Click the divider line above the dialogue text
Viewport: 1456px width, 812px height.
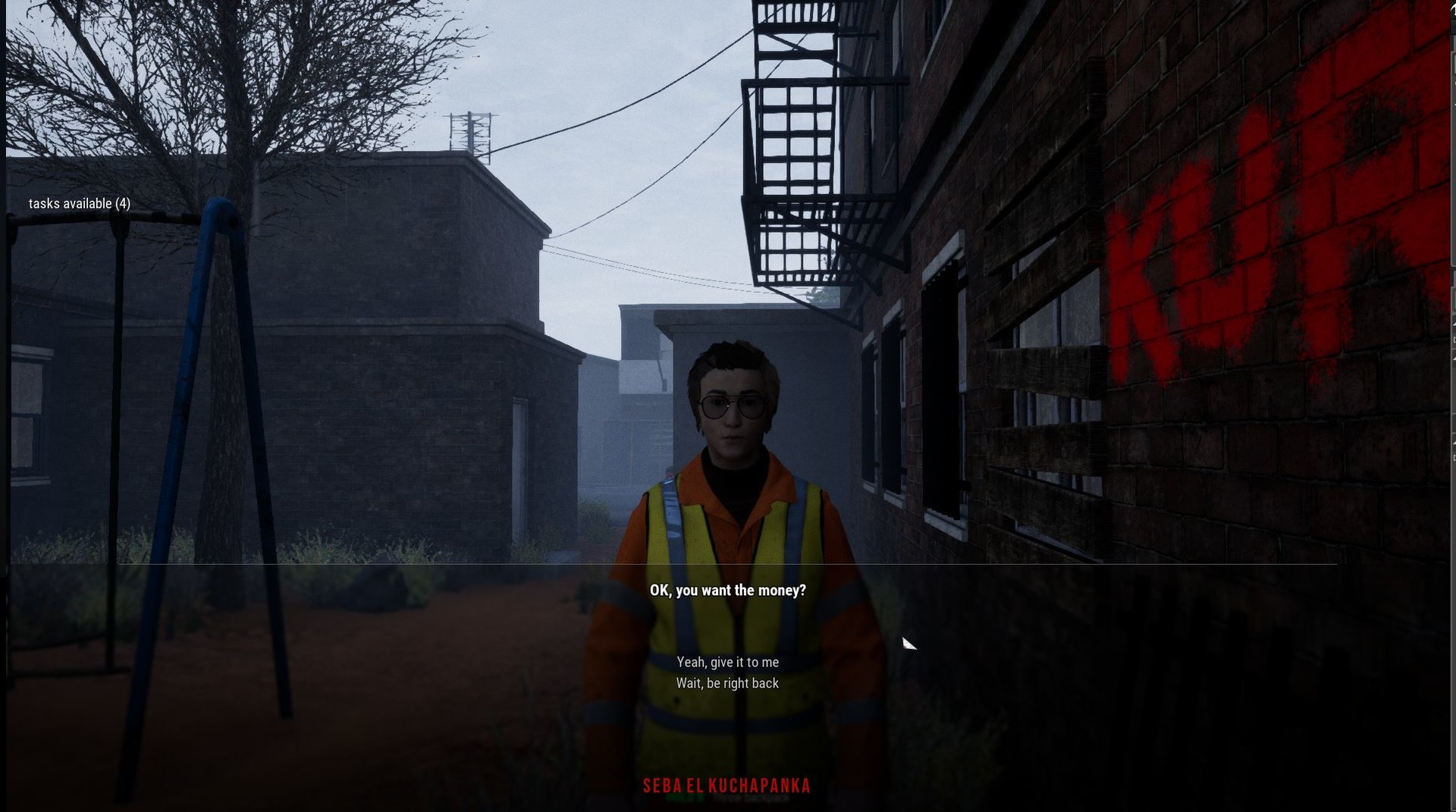coord(728,565)
